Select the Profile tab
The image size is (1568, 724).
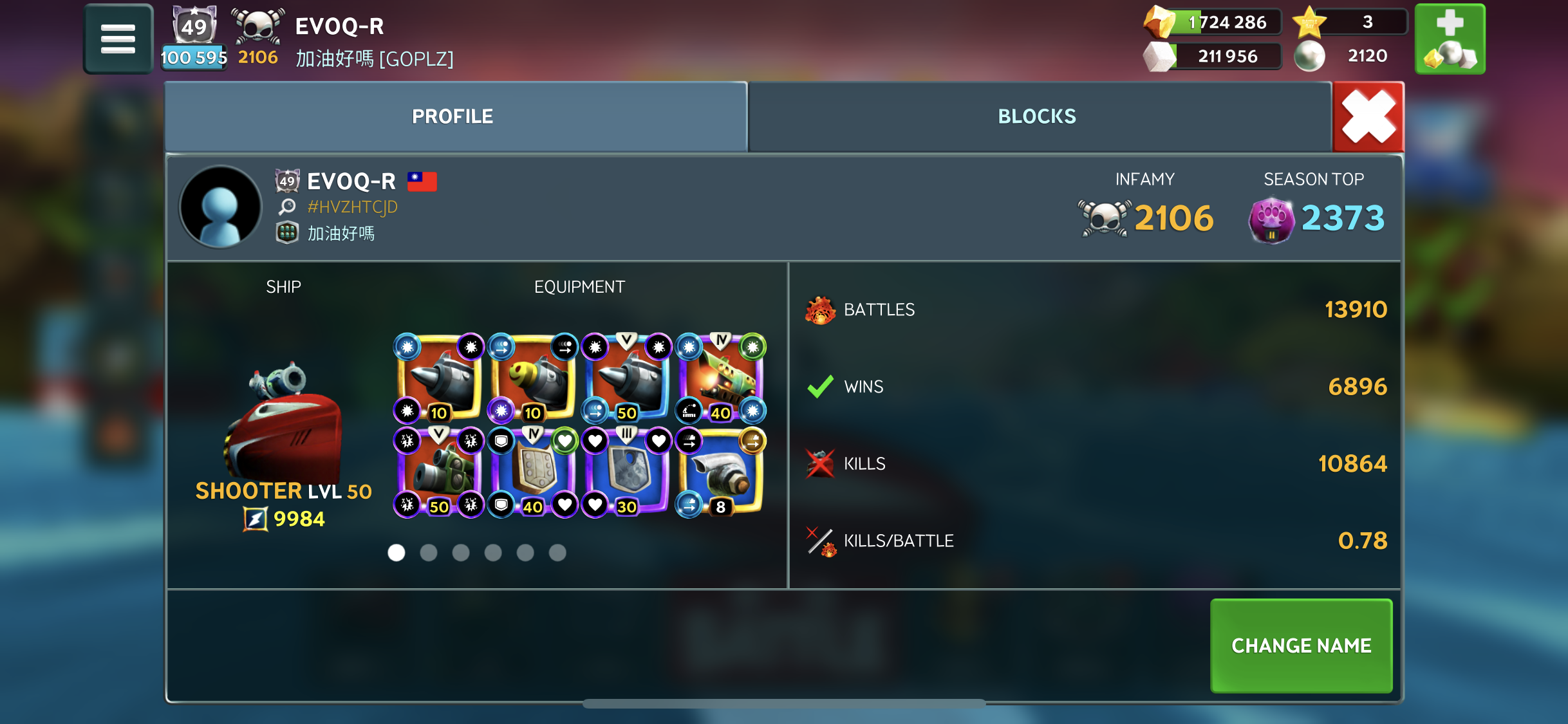pyautogui.click(x=453, y=116)
